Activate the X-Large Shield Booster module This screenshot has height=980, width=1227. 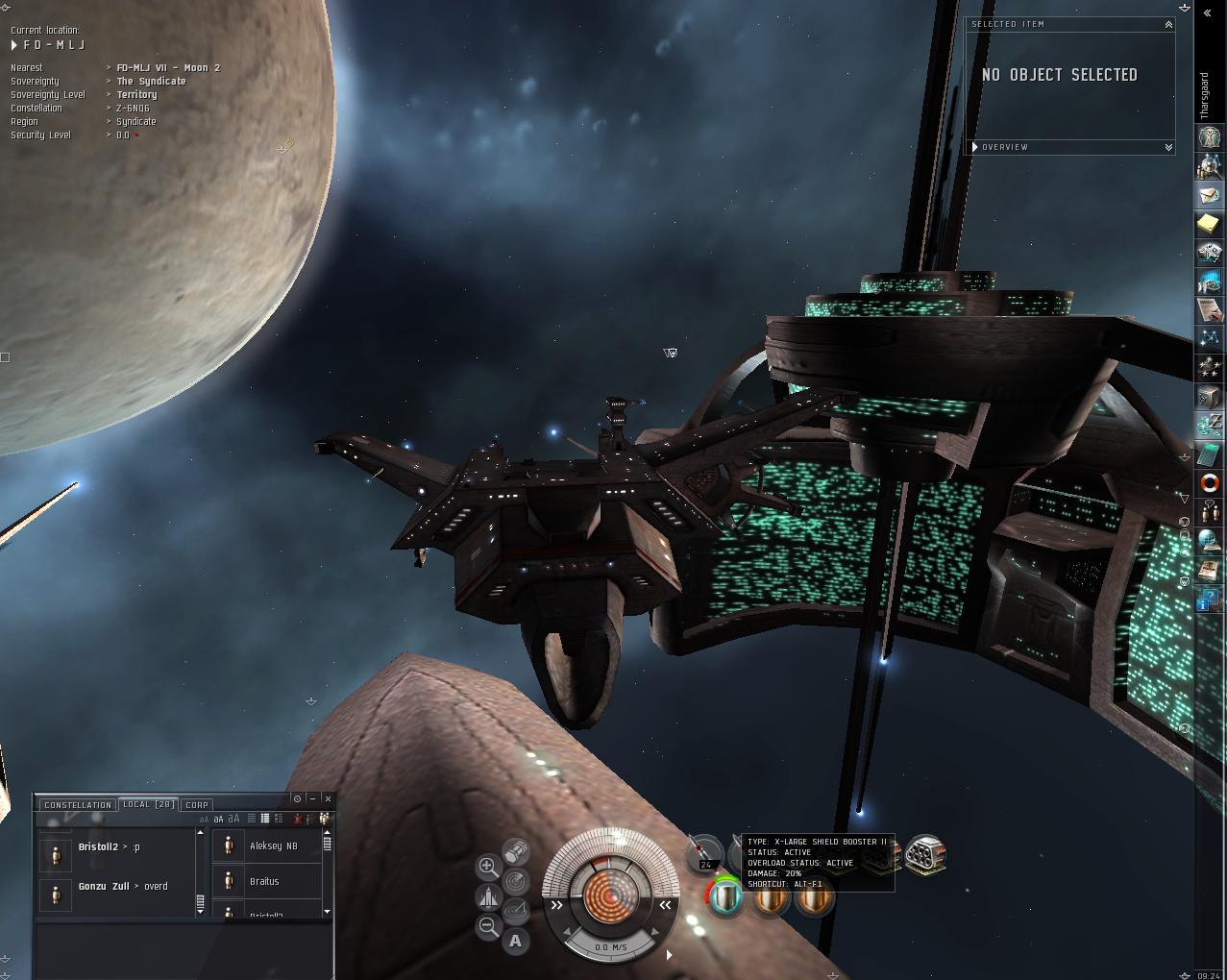pyautogui.click(x=726, y=899)
